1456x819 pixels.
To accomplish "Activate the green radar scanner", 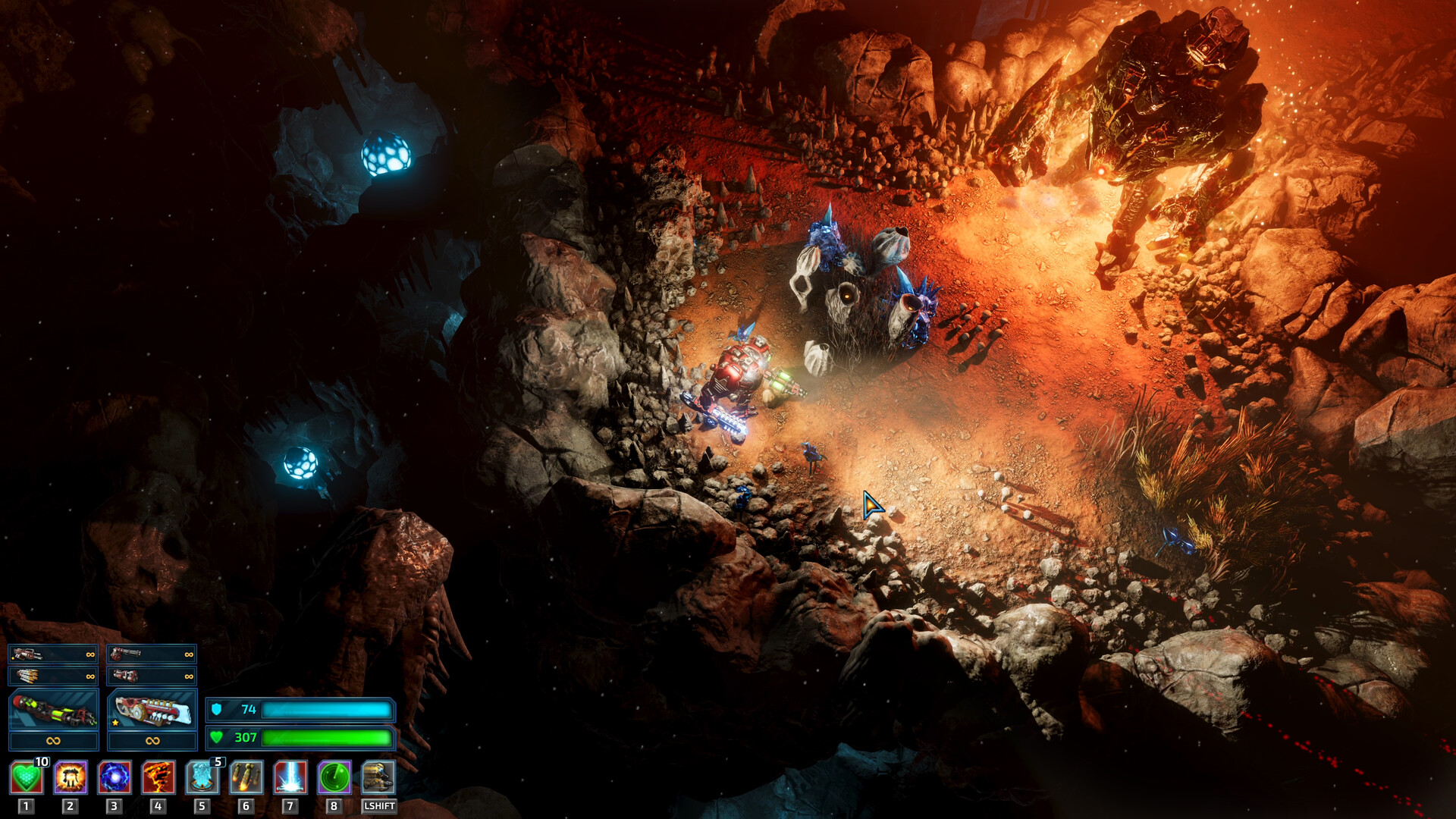I will (334, 777).
